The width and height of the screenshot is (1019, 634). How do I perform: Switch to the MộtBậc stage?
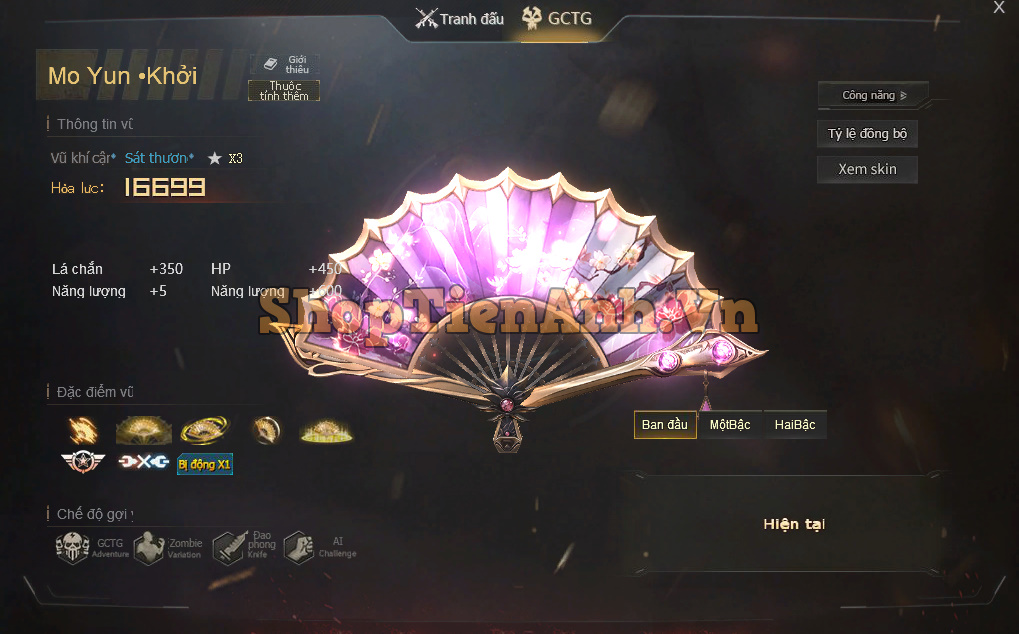[x=730, y=425]
